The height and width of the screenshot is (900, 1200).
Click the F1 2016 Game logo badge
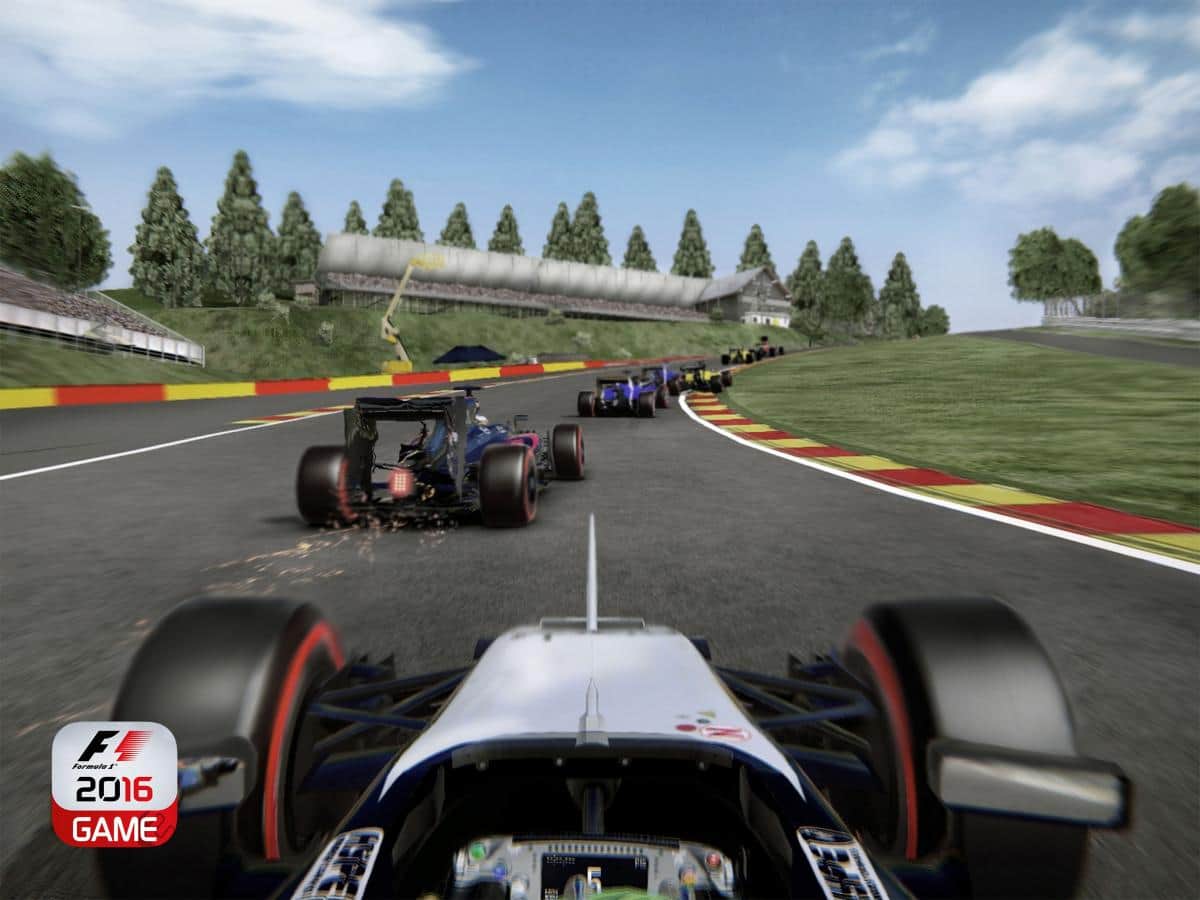114,783
